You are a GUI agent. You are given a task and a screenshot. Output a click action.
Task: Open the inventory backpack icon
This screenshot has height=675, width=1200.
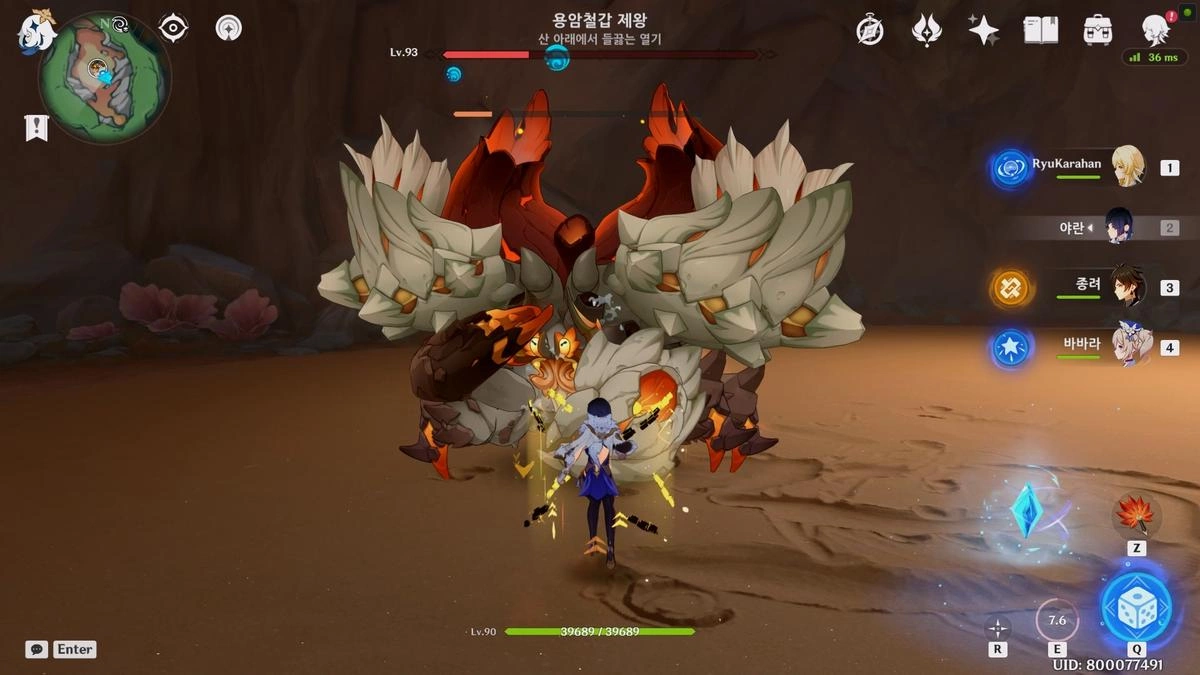pyautogui.click(x=1098, y=30)
